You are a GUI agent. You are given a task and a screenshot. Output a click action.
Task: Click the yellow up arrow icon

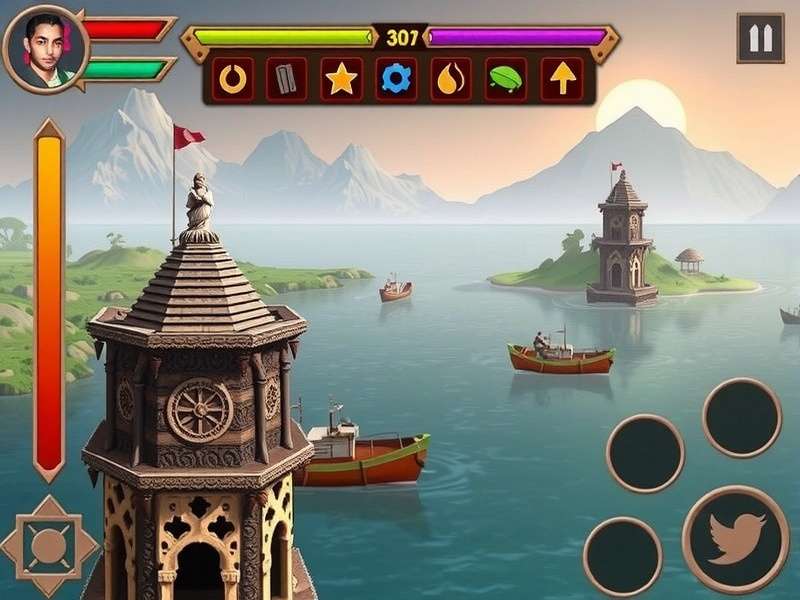pos(562,79)
